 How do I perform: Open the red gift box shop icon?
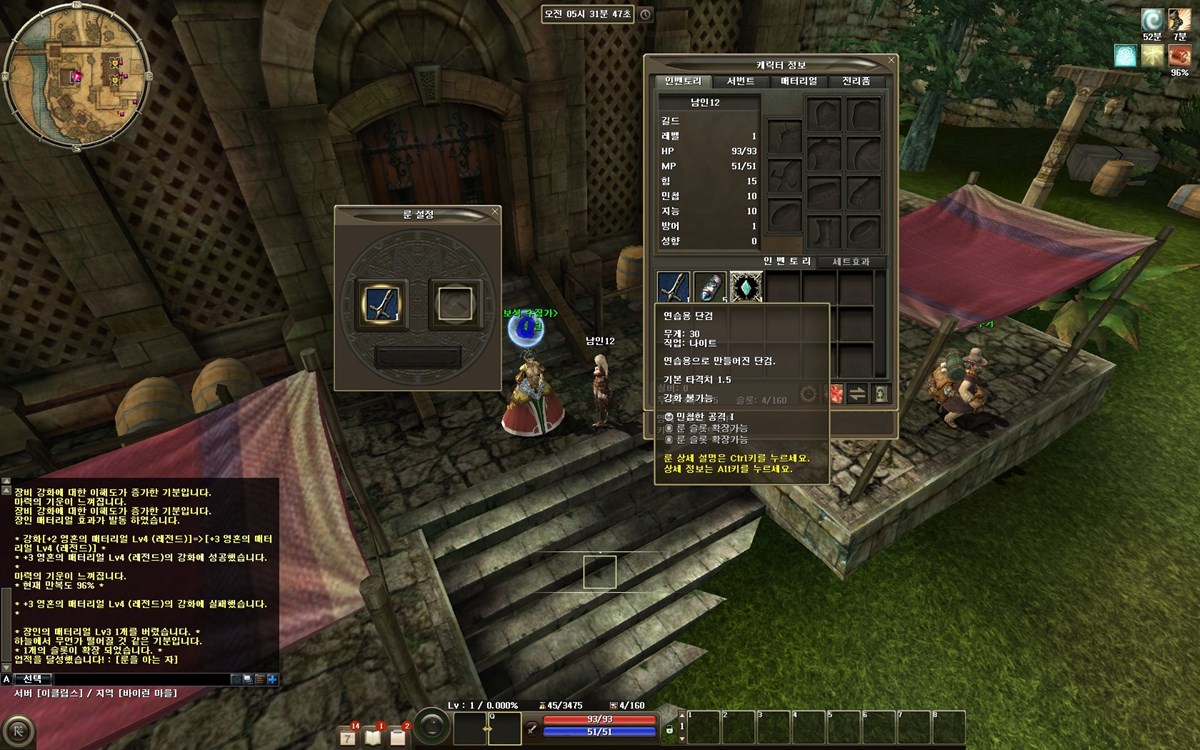833,394
